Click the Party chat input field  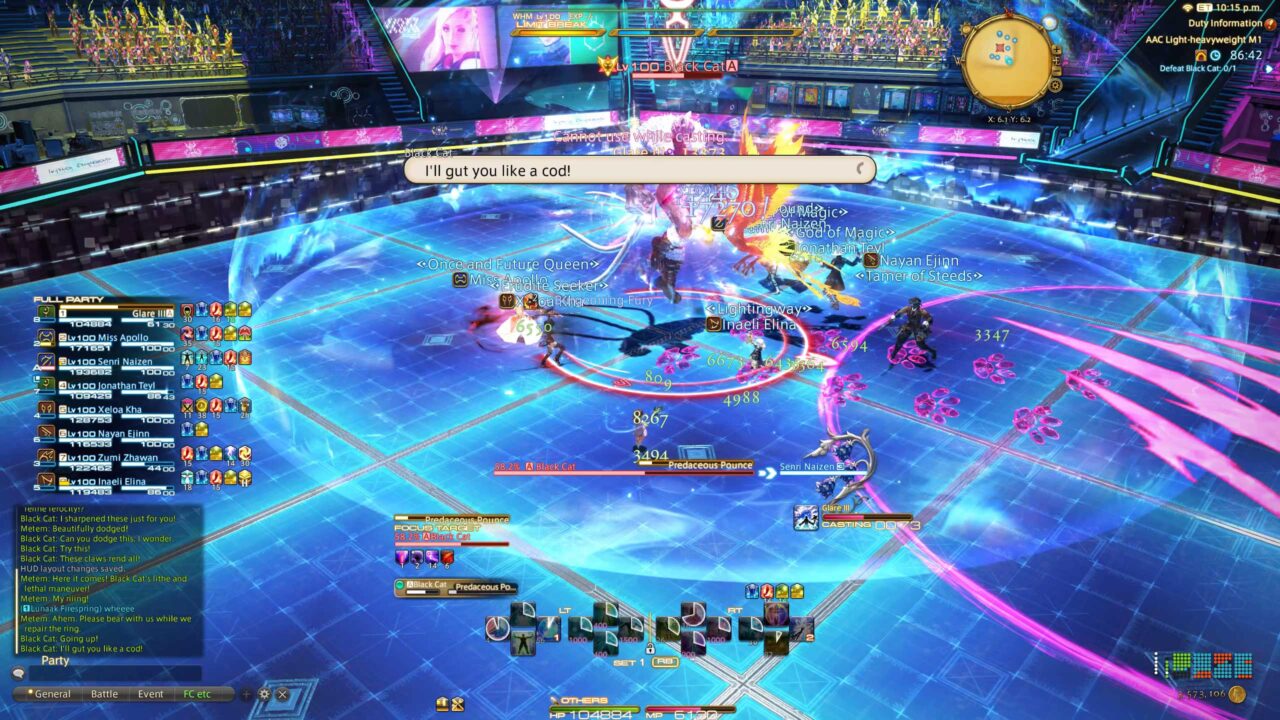coord(117,672)
